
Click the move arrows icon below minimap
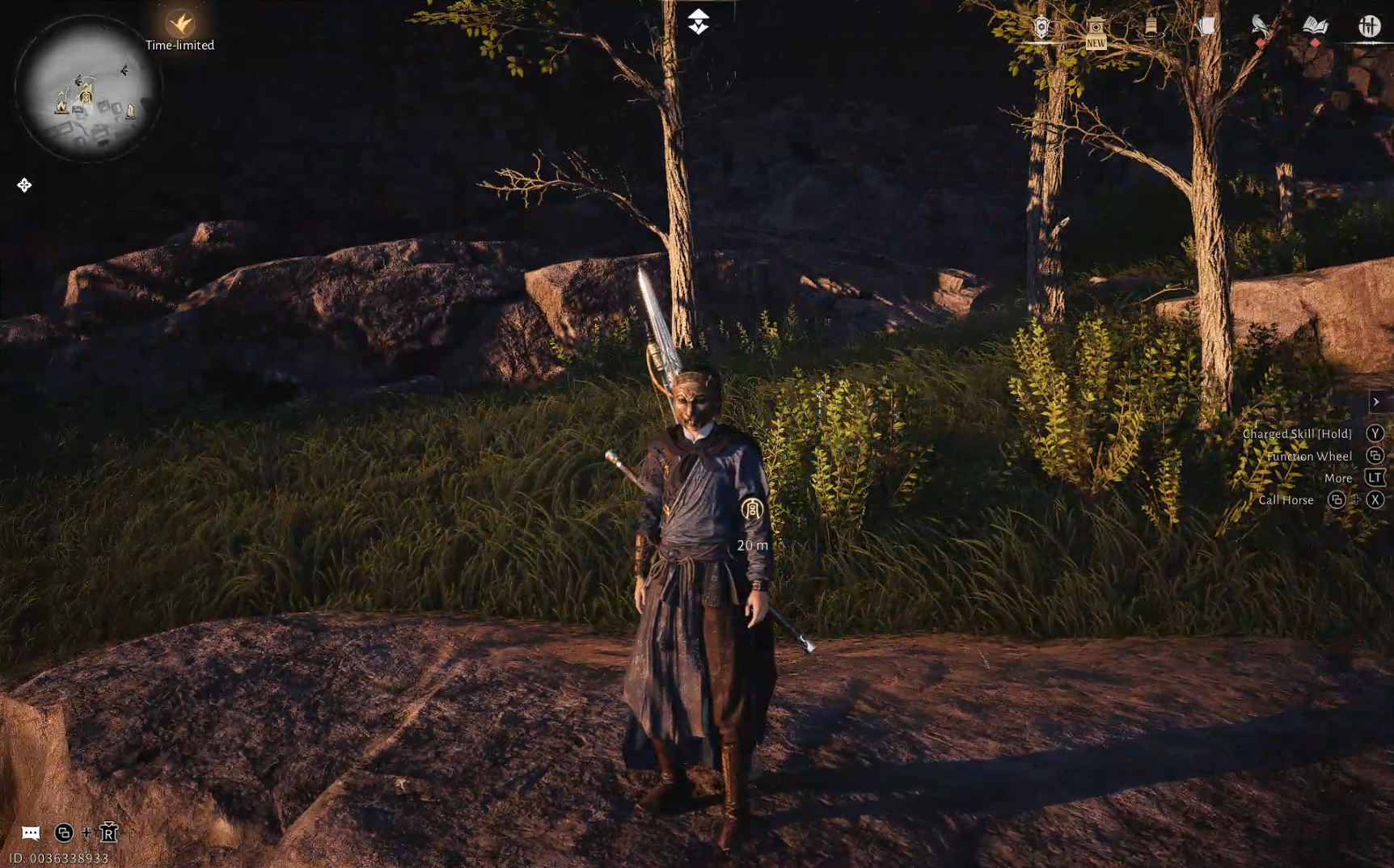tap(25, 185)
